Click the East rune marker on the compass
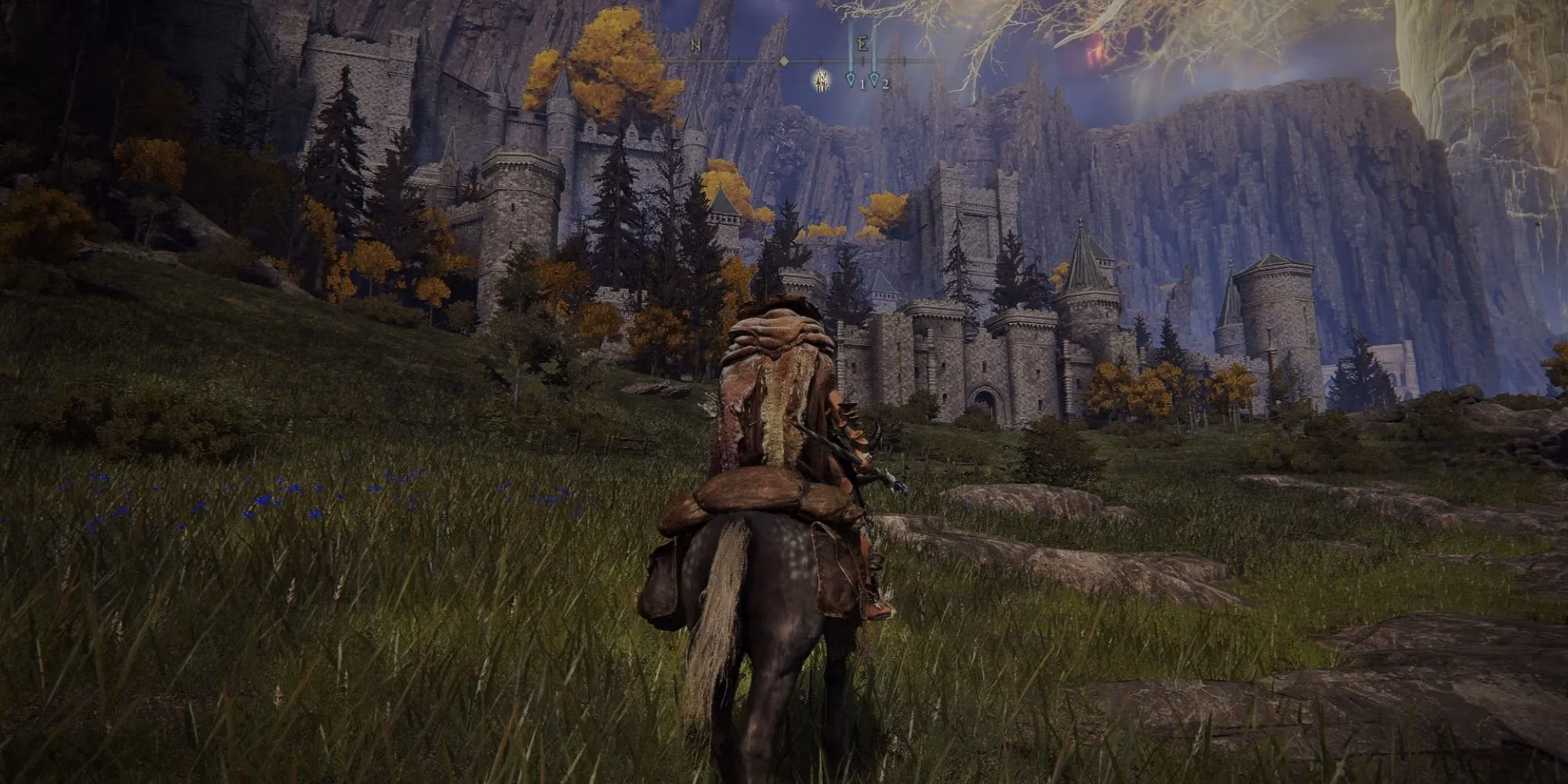 point(862,43)
